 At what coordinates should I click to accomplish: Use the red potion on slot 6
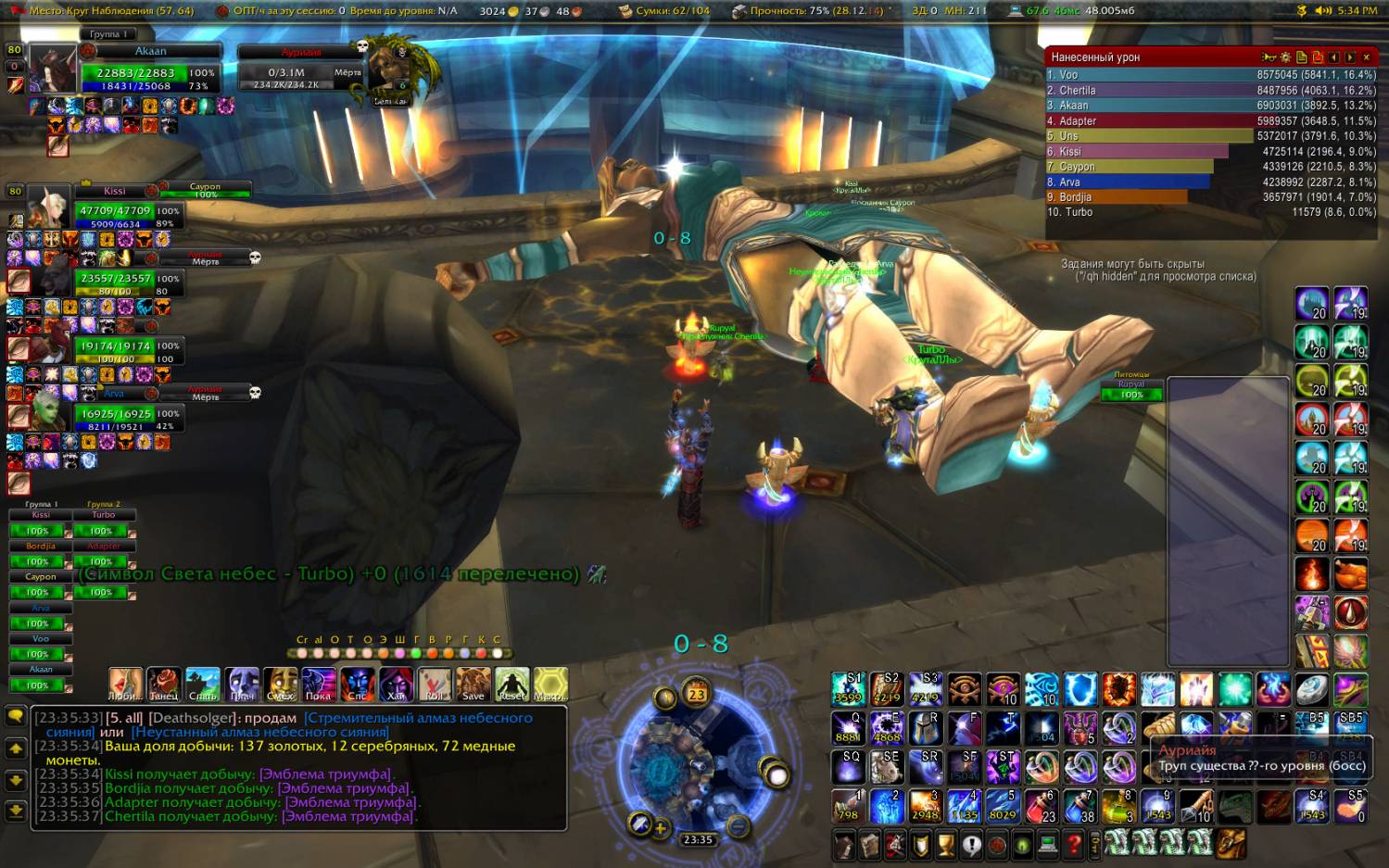(x=1042, y=807)
